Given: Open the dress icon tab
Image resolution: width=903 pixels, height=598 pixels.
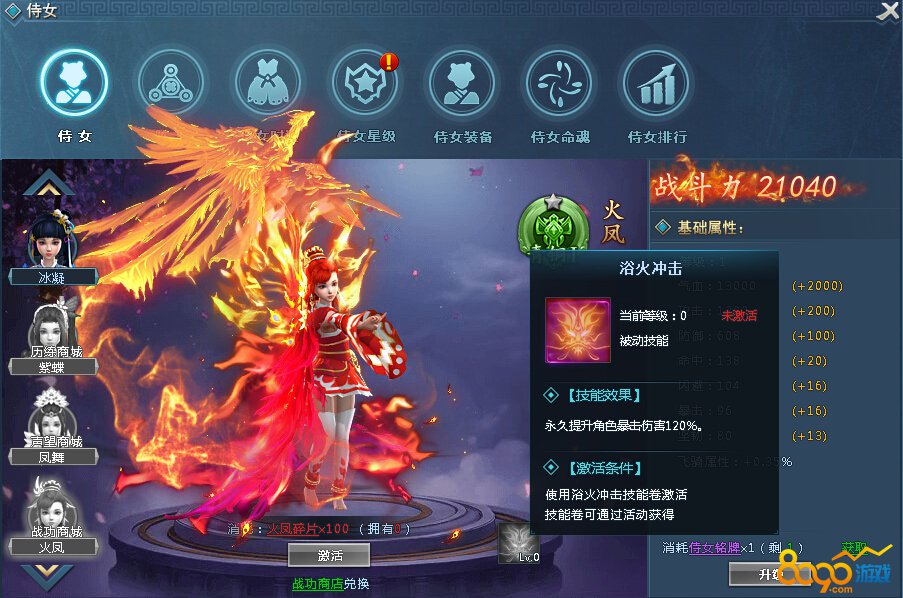Looking at the screenshot, I should [268, 84].
